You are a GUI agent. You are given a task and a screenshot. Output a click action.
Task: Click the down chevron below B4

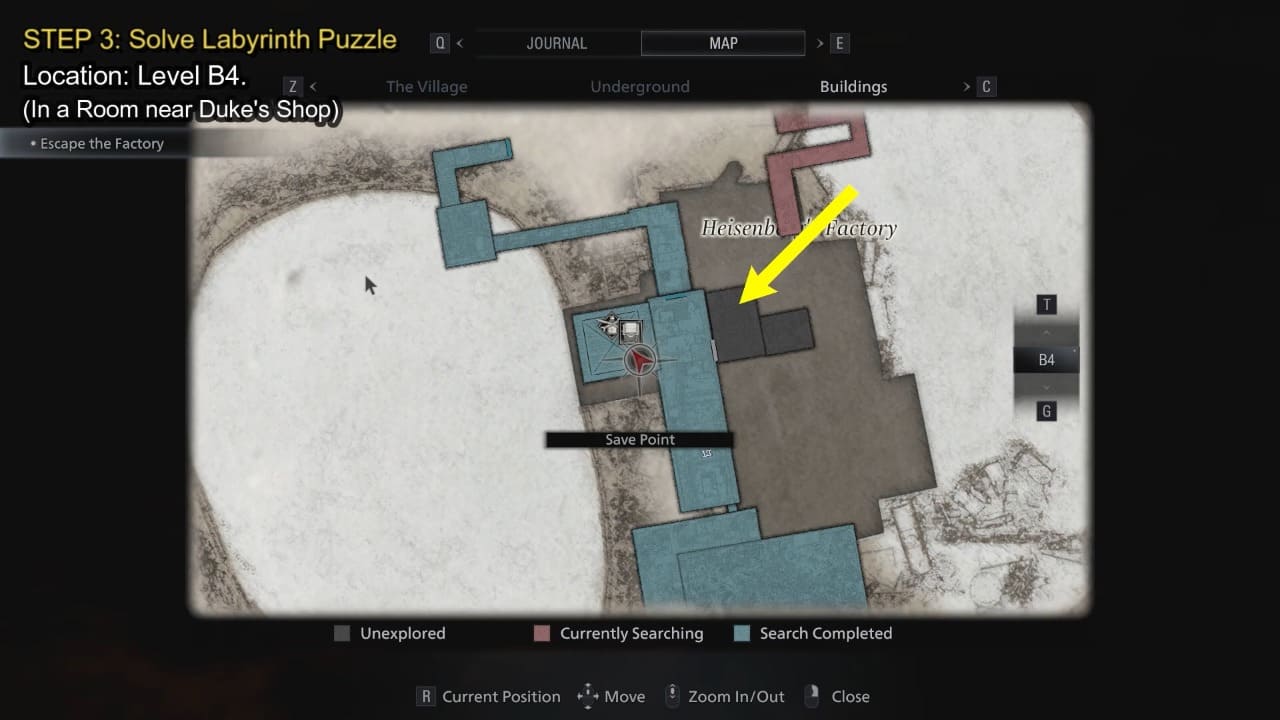click(1046, 387)
